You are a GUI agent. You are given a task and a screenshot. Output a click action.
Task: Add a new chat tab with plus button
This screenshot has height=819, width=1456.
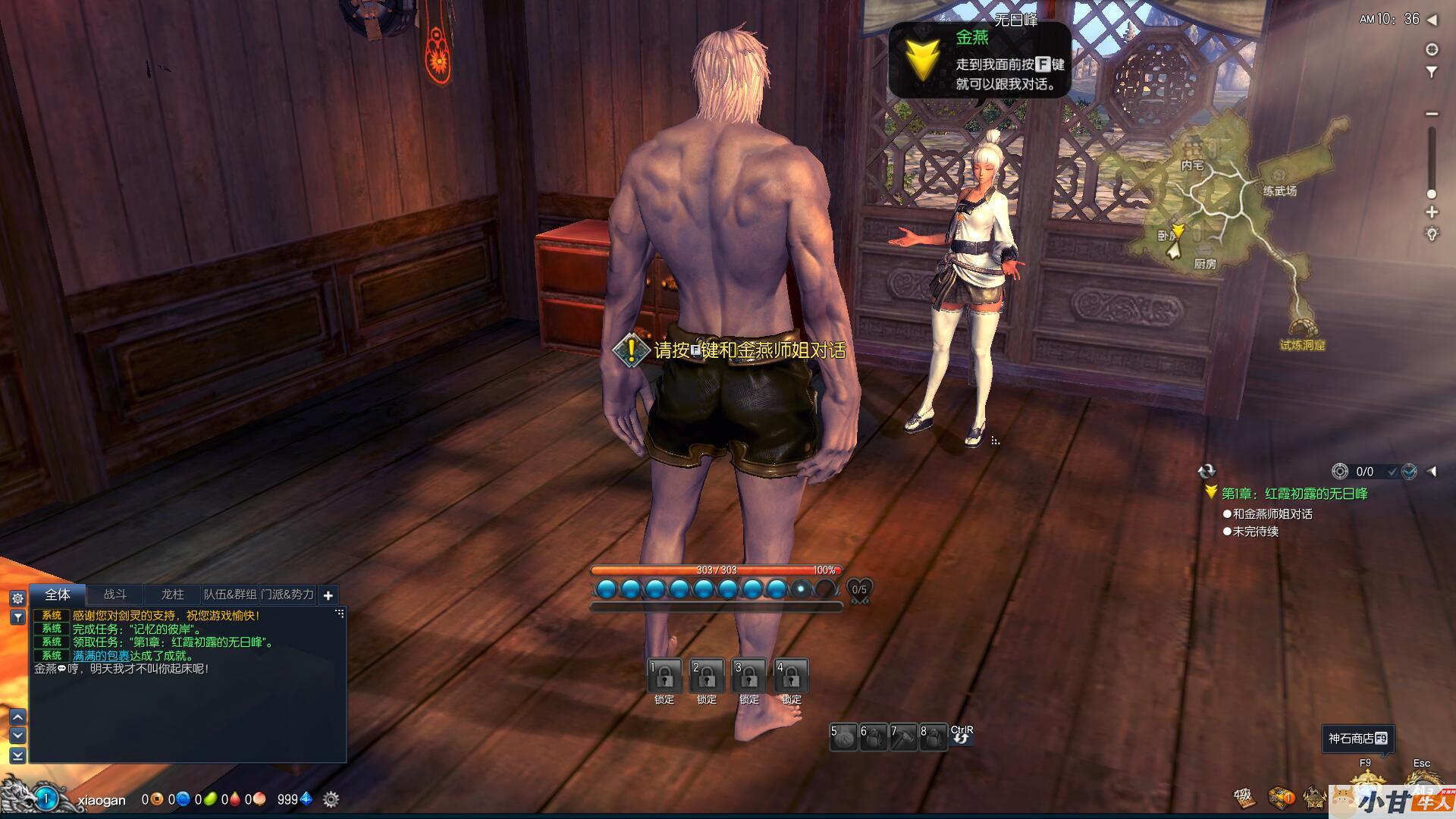coord(328,596)
